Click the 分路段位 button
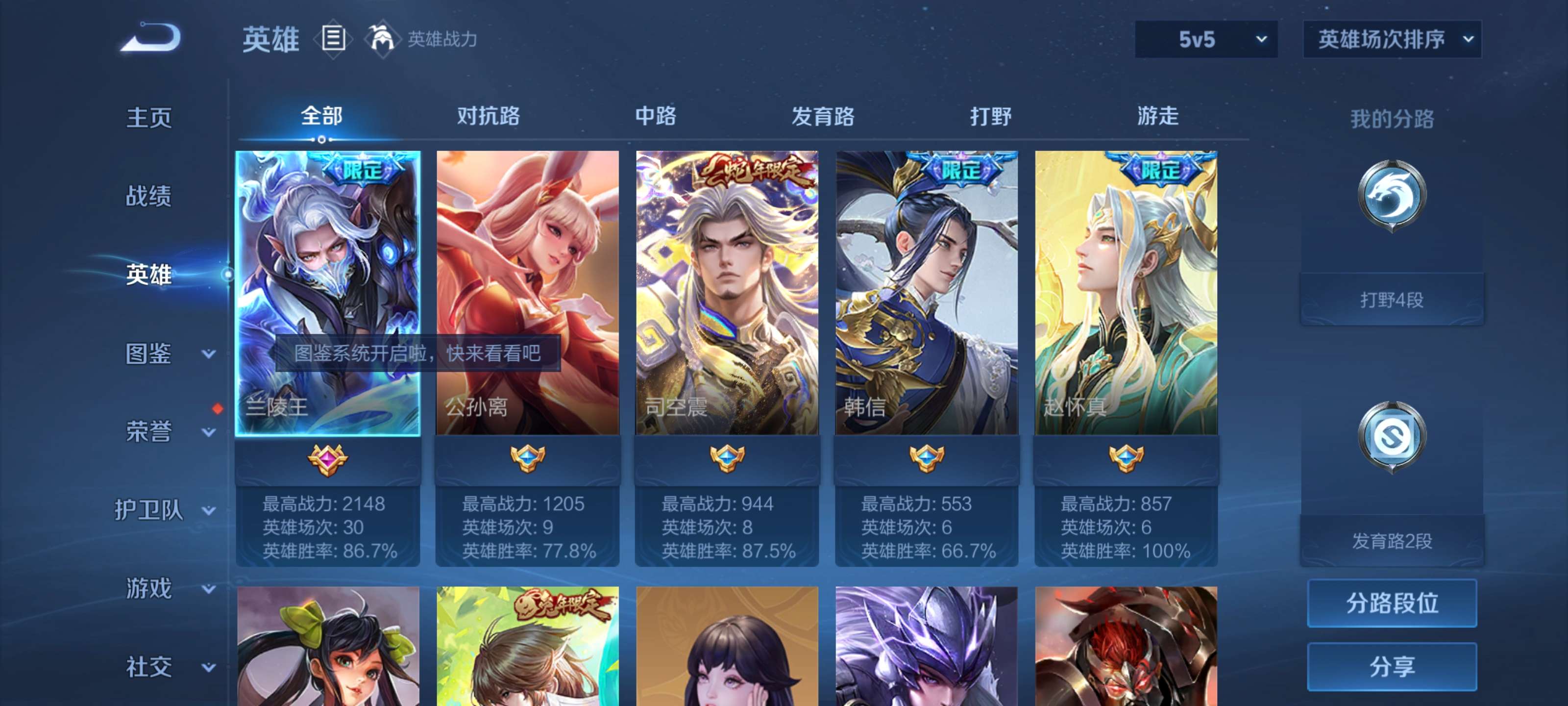The width and height of the screenshot is (1568, 706). 1392,604
